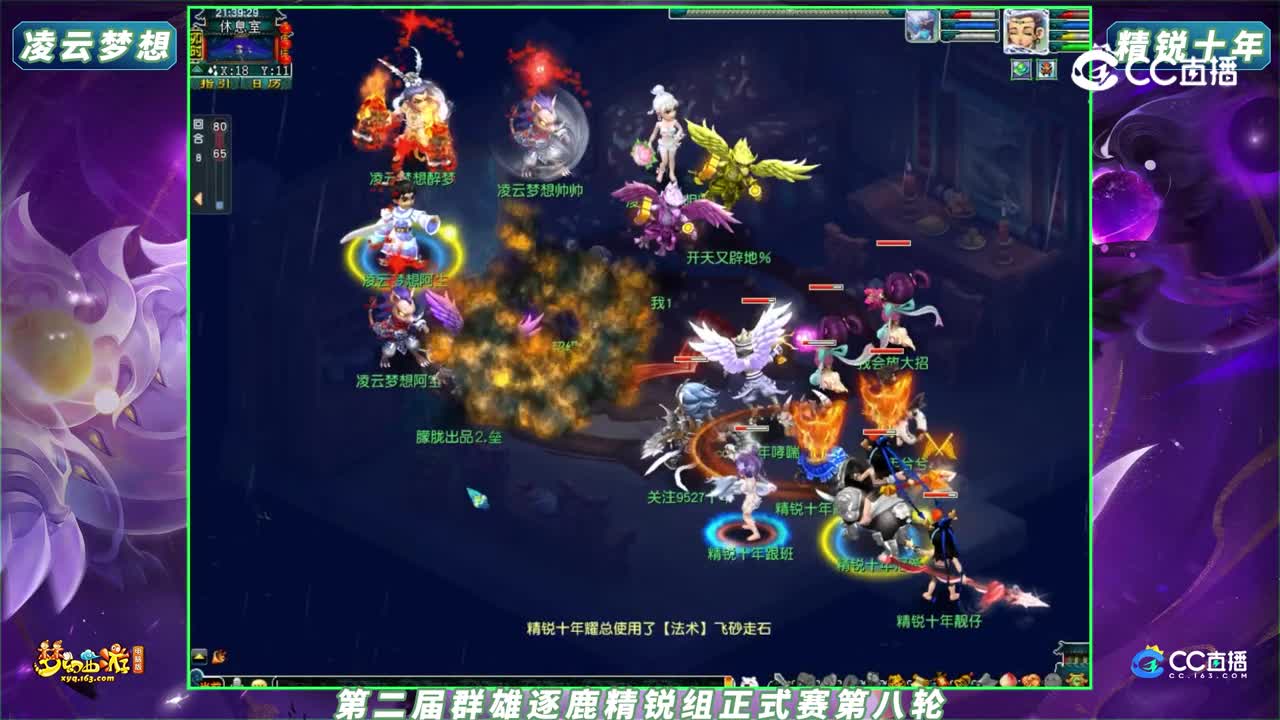
Task: Click the pagoda icon at the bottom-right game edge
Action: pos(1074,657)
